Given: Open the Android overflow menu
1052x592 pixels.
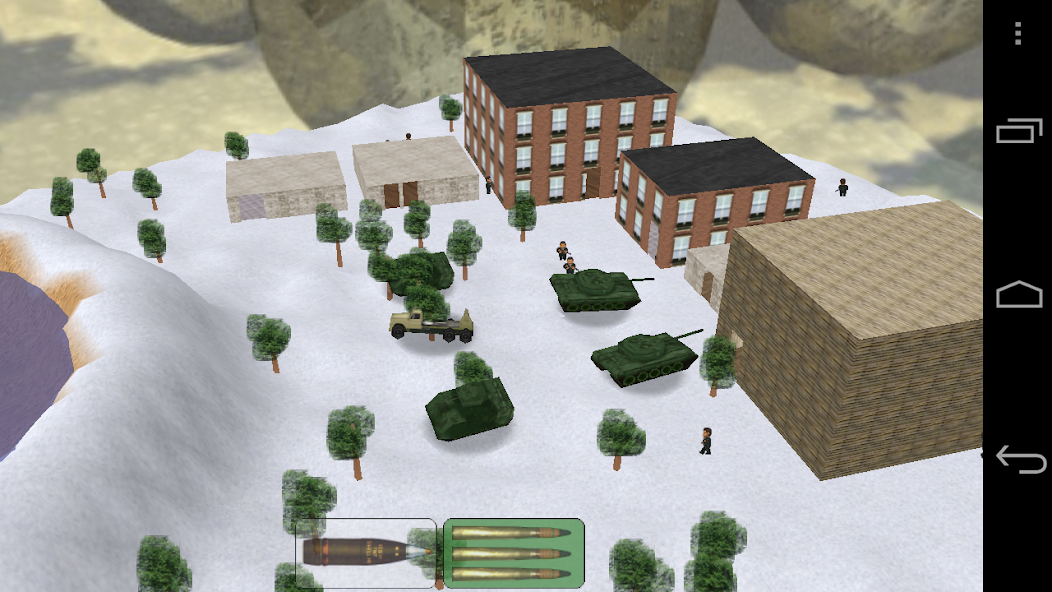Looking at the screenshot, I should click(x=1018, y=34).
